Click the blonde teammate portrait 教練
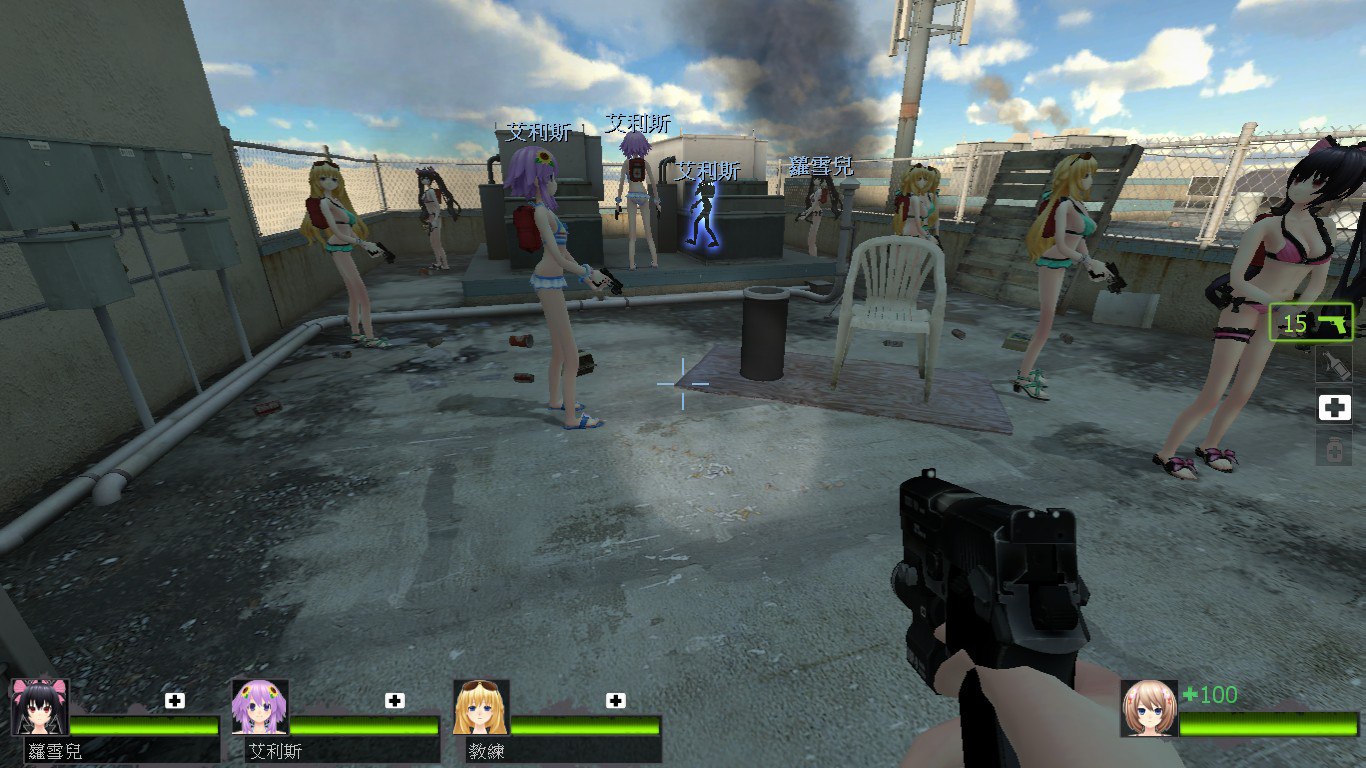The height and width of the screenshot is (768, 1366). point(481,707)
